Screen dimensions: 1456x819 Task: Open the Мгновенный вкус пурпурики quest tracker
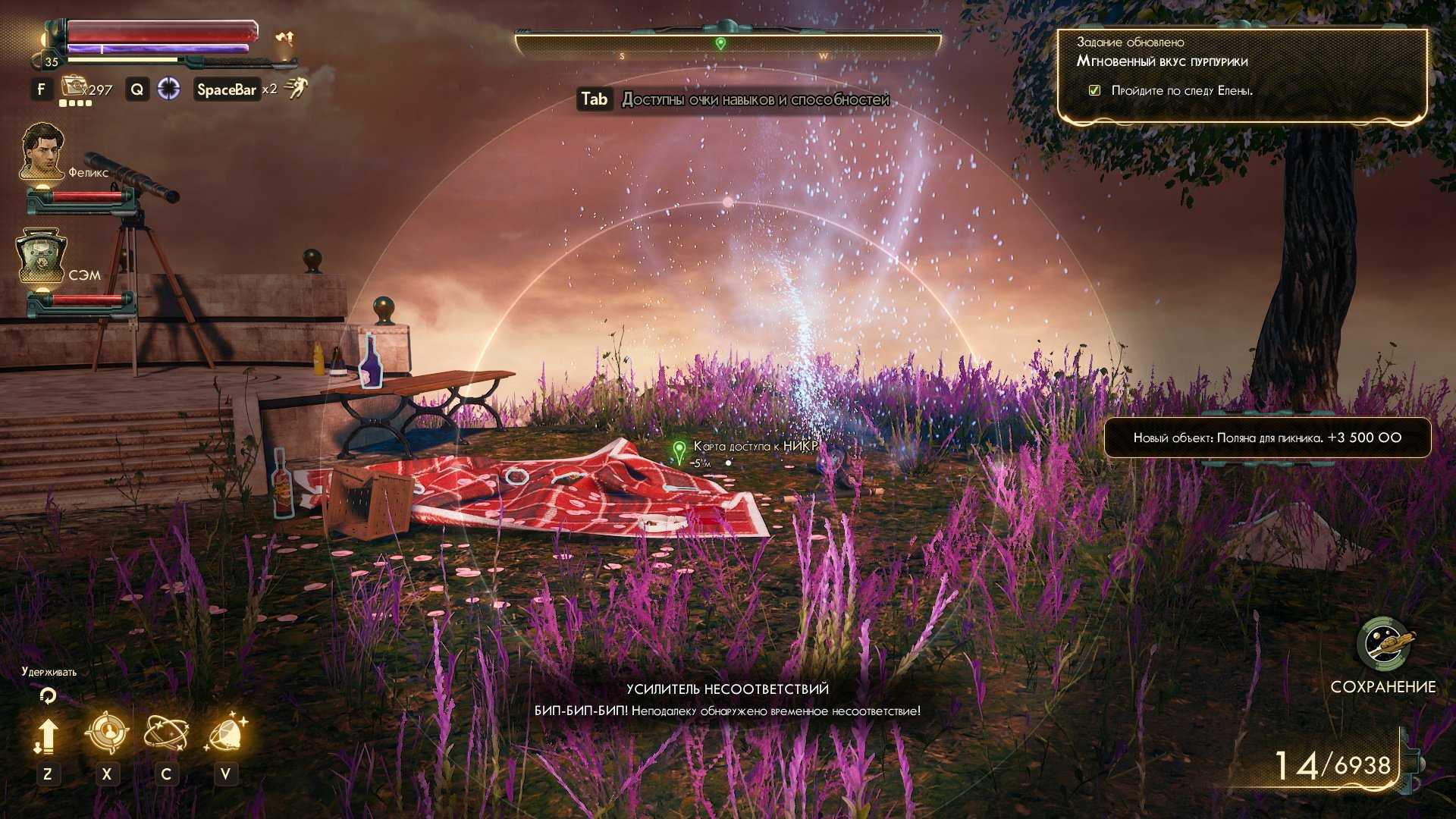tap(1162, 61)
